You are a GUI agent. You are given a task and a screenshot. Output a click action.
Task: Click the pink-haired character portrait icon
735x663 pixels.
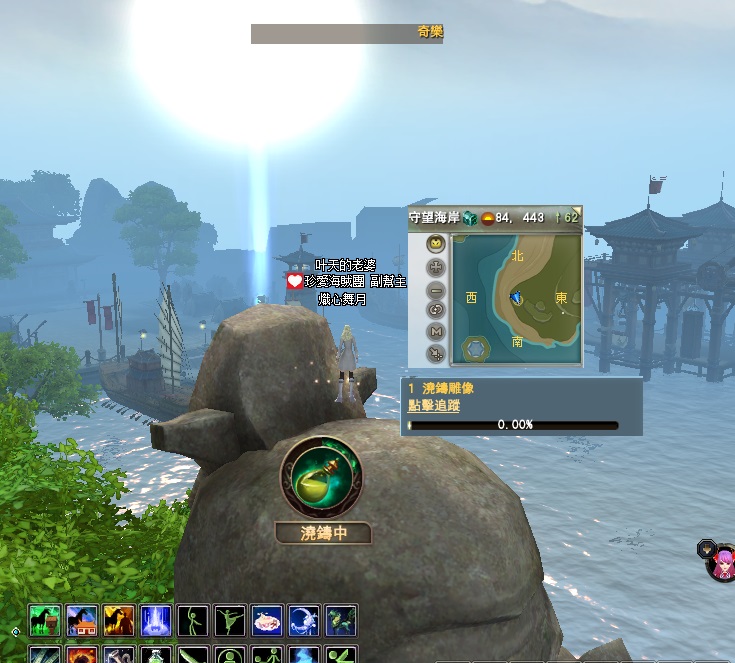coord(721,565)
